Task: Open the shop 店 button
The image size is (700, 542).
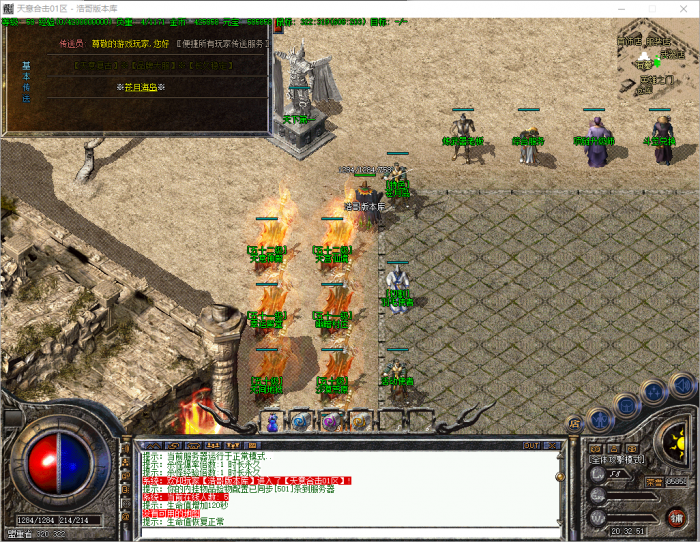Action: 574,424
